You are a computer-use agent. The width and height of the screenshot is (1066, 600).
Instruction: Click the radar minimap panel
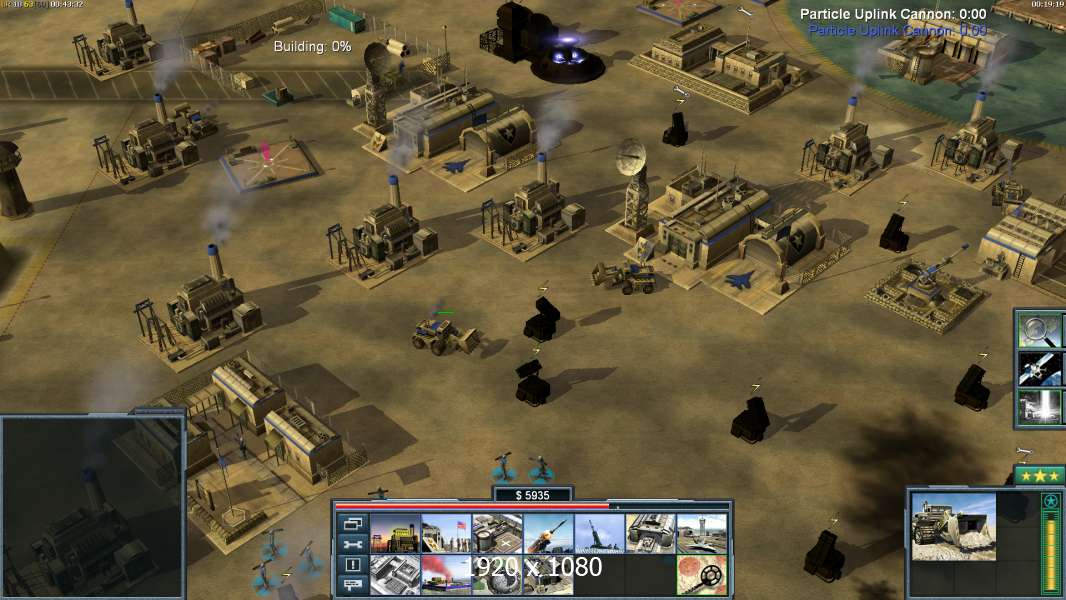pyautogui.click(x=92, y=506)
